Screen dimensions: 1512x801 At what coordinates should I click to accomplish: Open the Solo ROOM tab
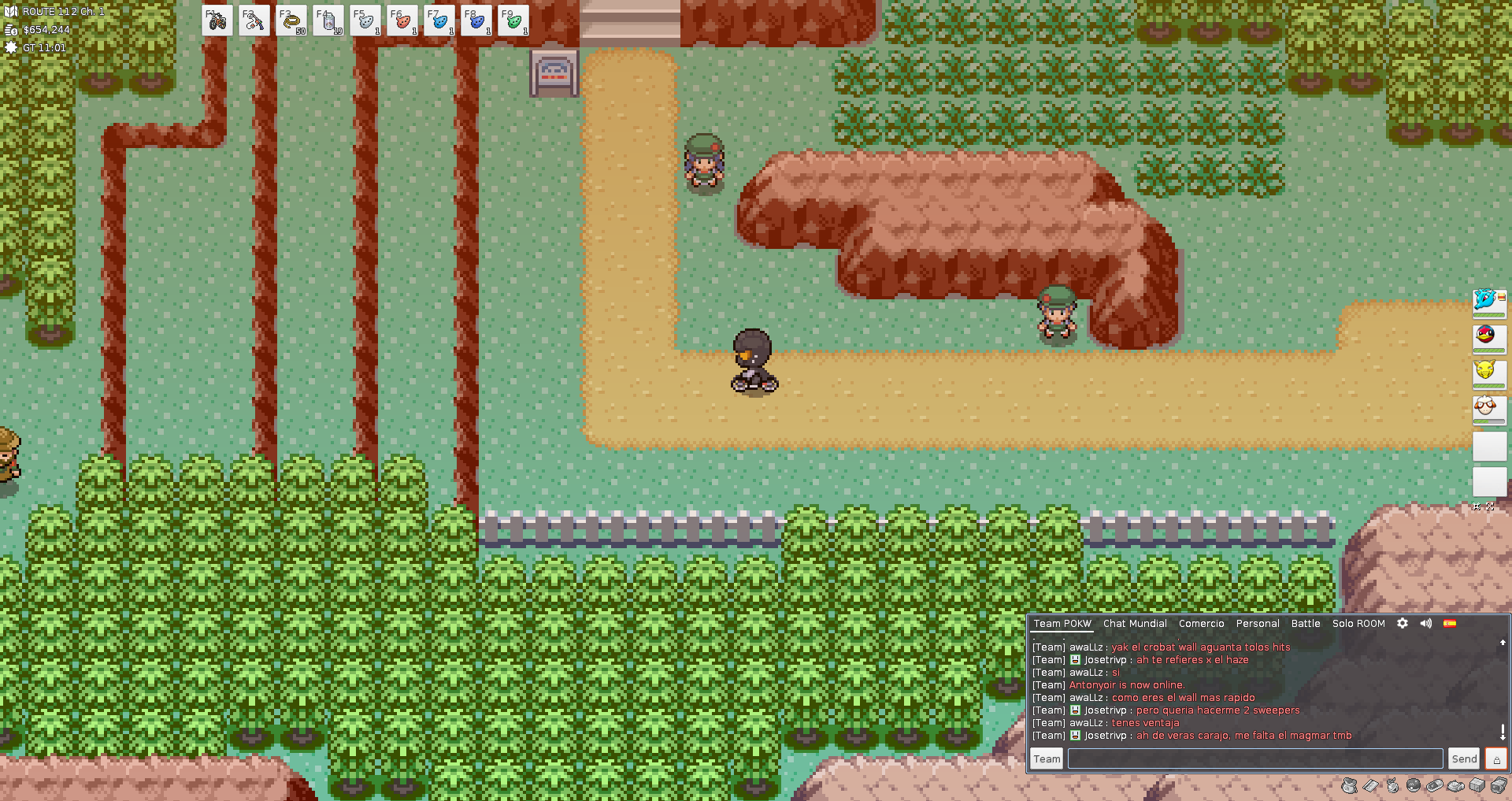tap(1358, 623)
